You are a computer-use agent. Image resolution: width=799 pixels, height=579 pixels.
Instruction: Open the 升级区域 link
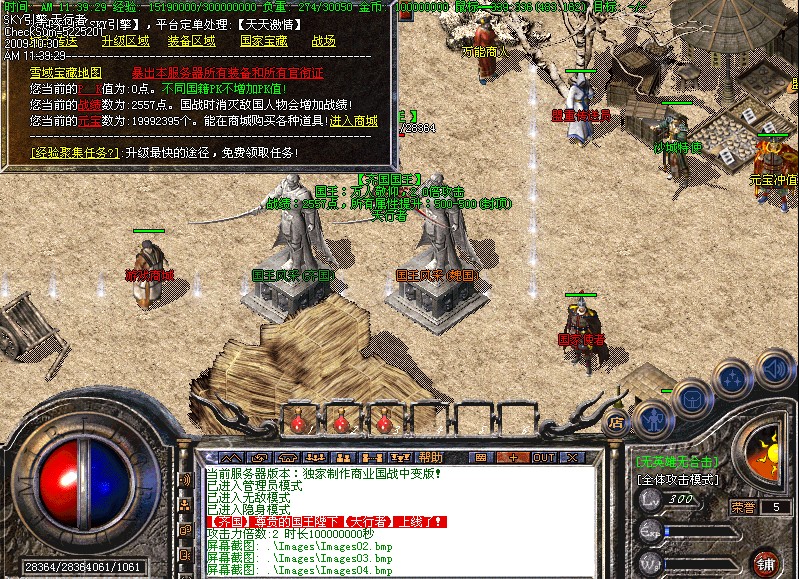[125, 41]
